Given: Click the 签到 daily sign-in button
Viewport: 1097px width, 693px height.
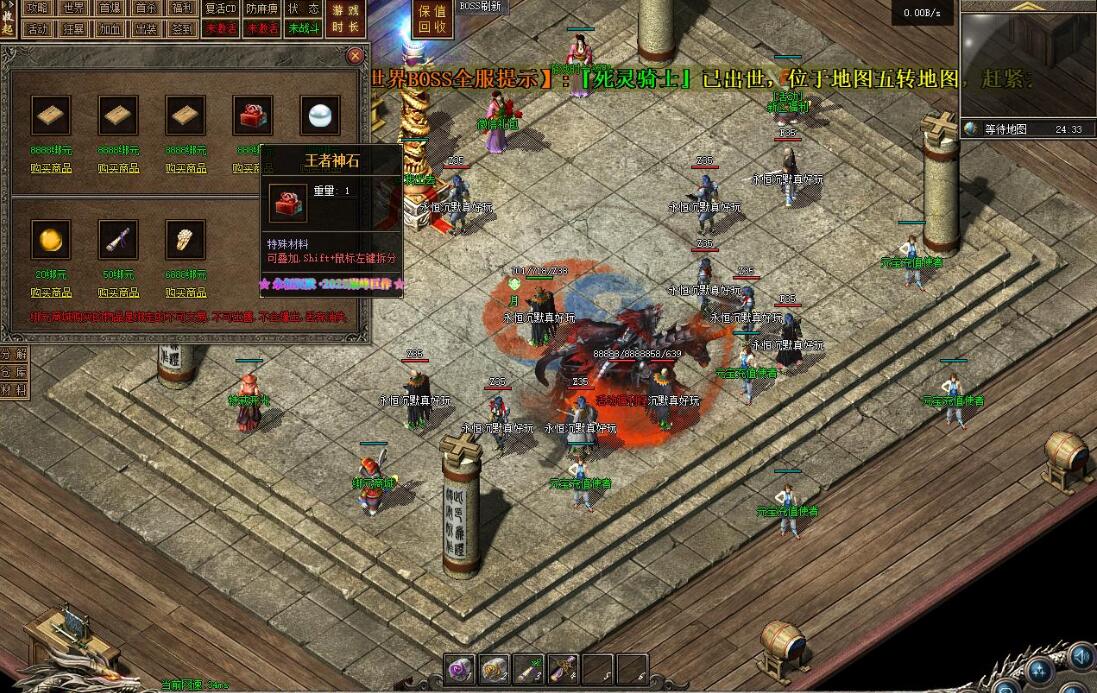Looking at the screenshot, I should 182,29.
